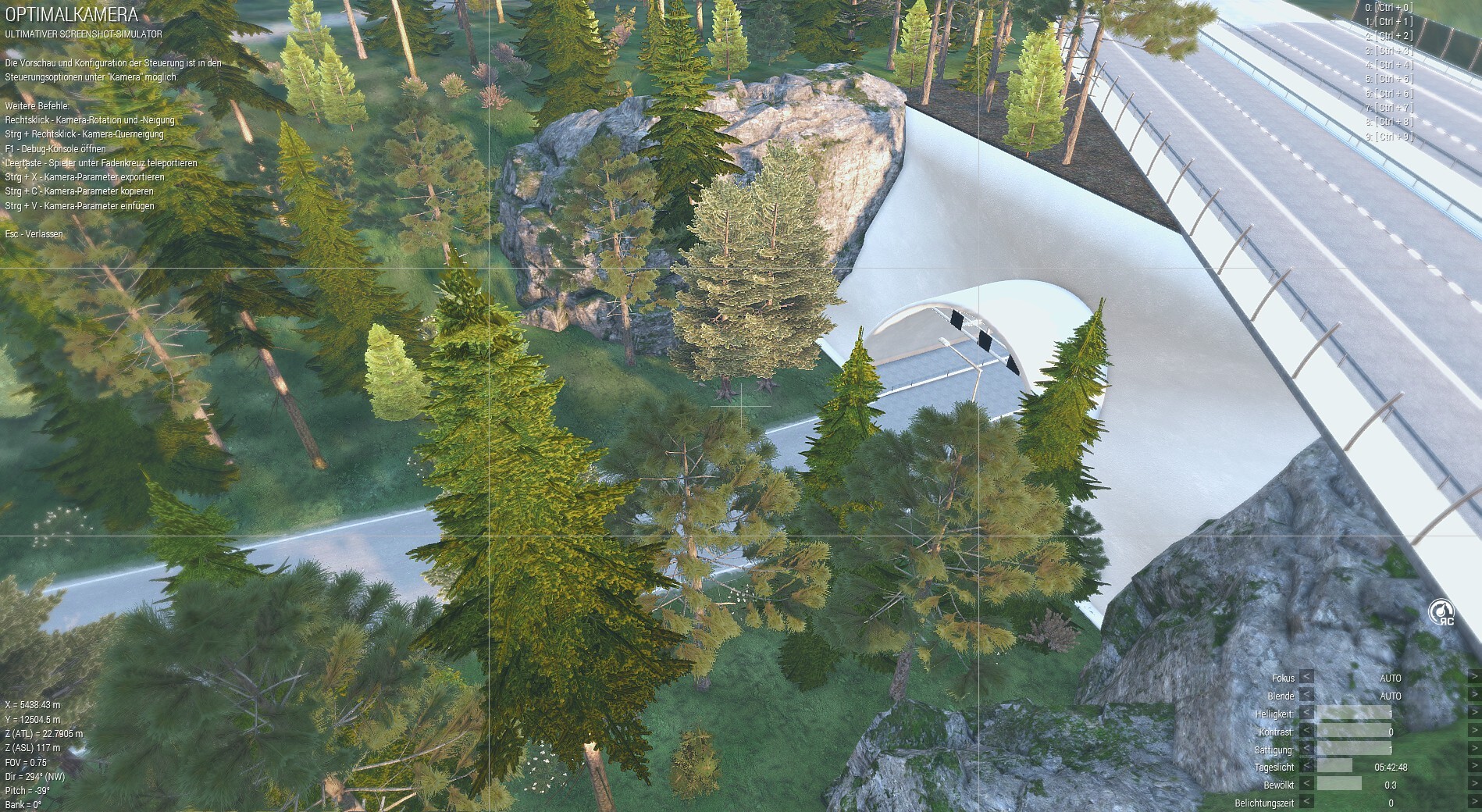Click the Helligkeit slider bar
This screenshot has height=812, width=1482.
[x=1355, y=714]
